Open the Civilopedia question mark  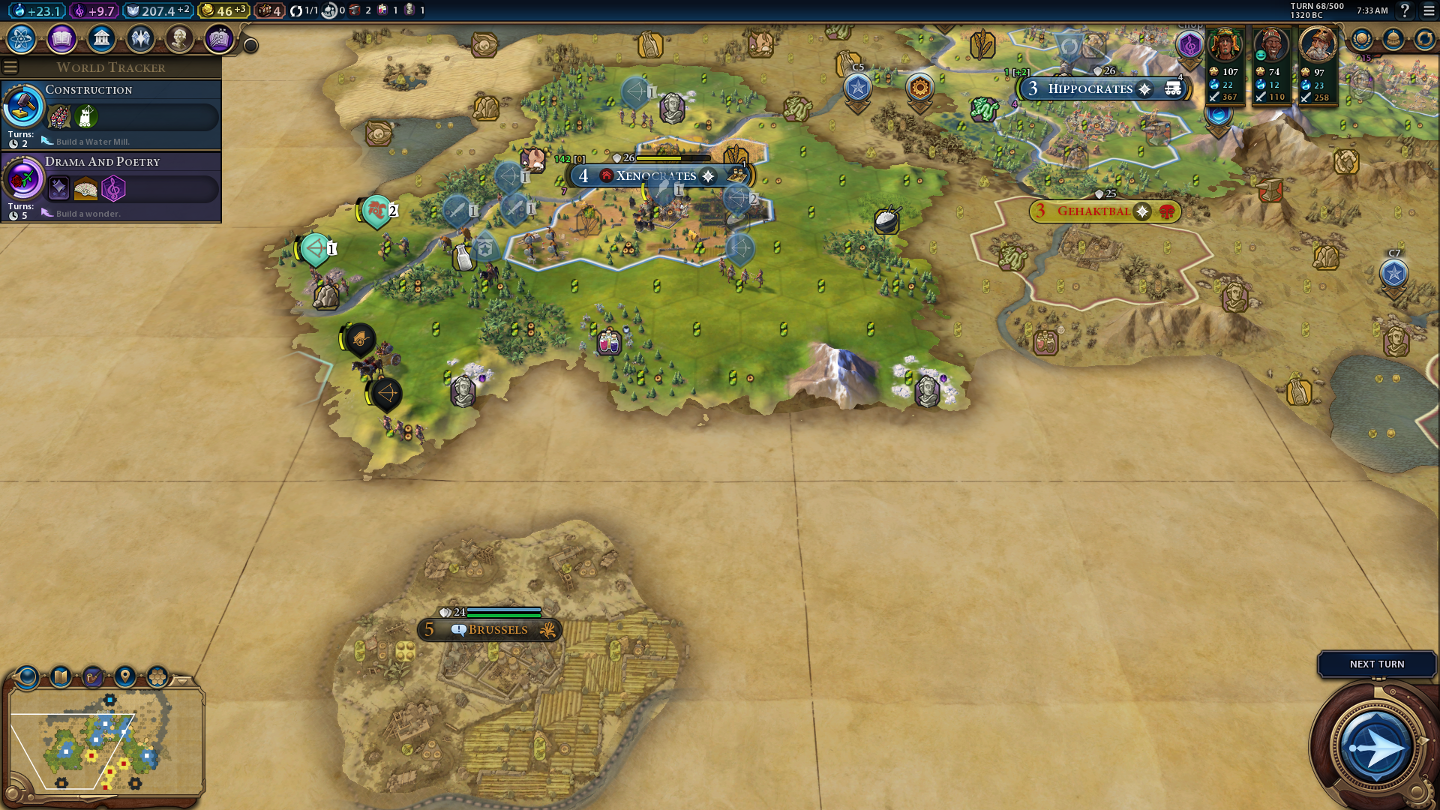tap(1405, 11)
